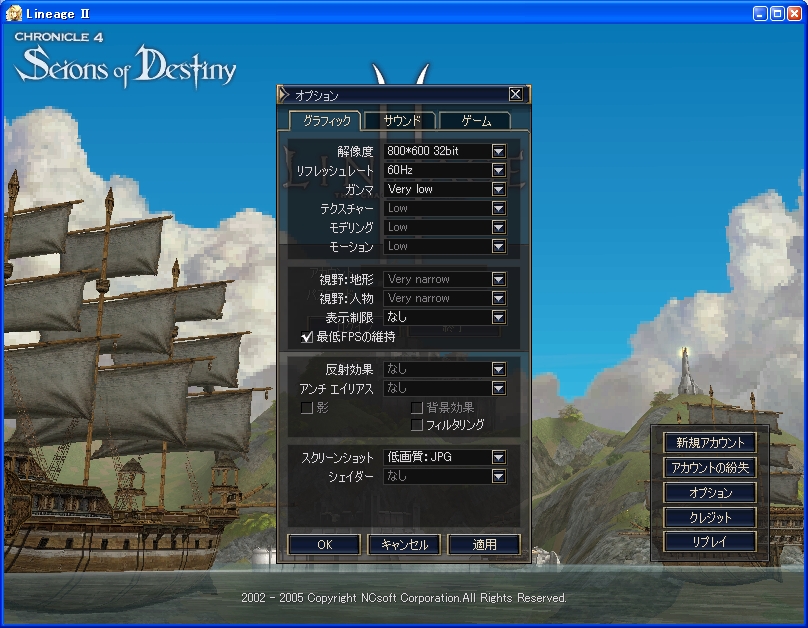View the クレジット screen
The height and width of the screenshot is (628, 808).
710,517
